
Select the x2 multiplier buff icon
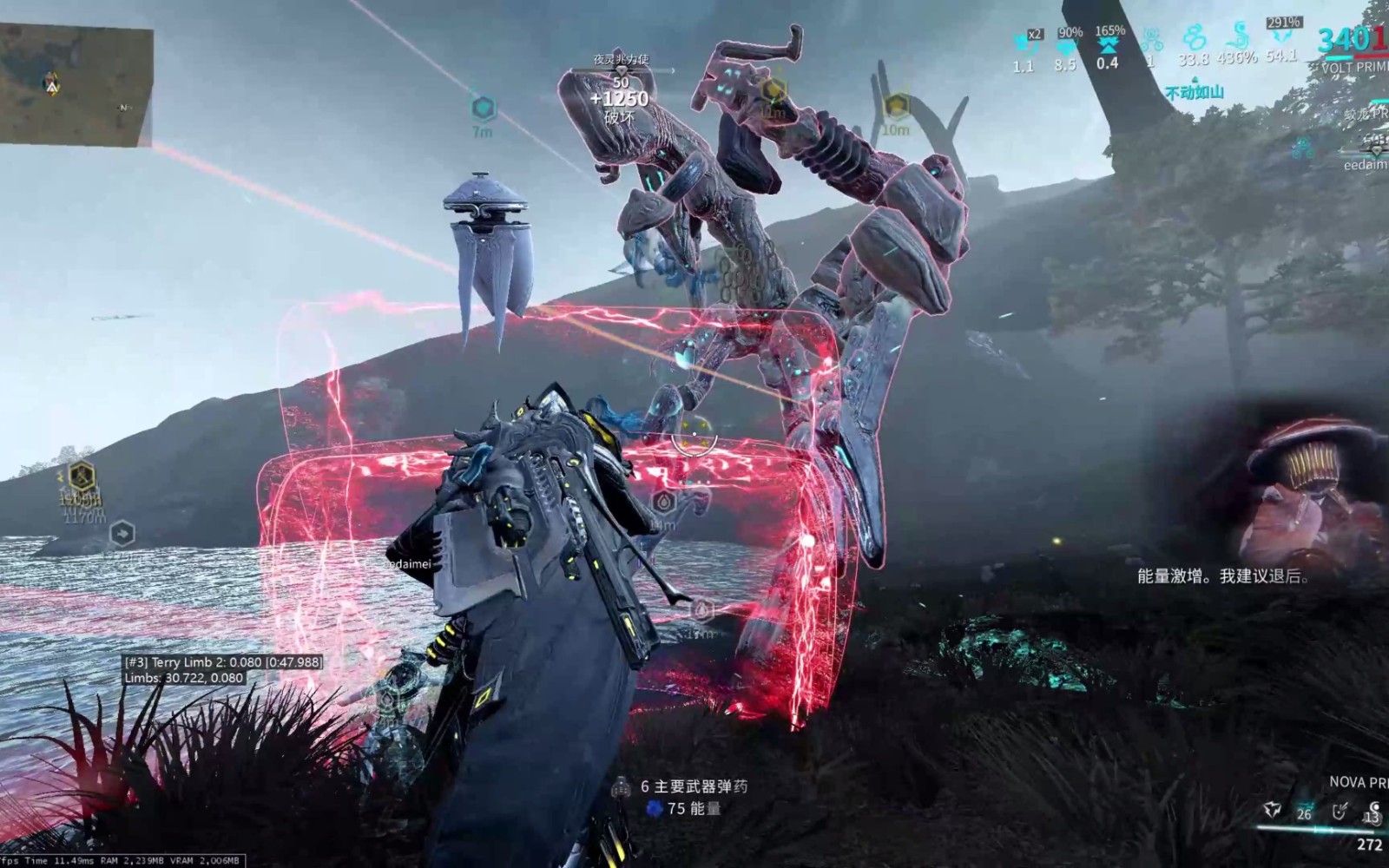(1024, 40)
